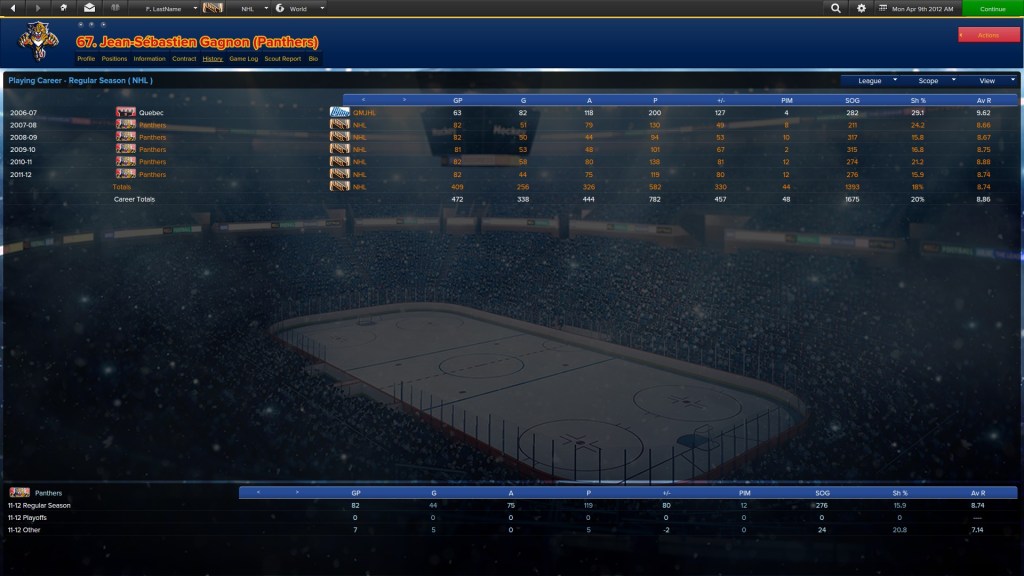Sort career table by GP column
Viewport: 1024px width, 576px height.
[457, 100]
